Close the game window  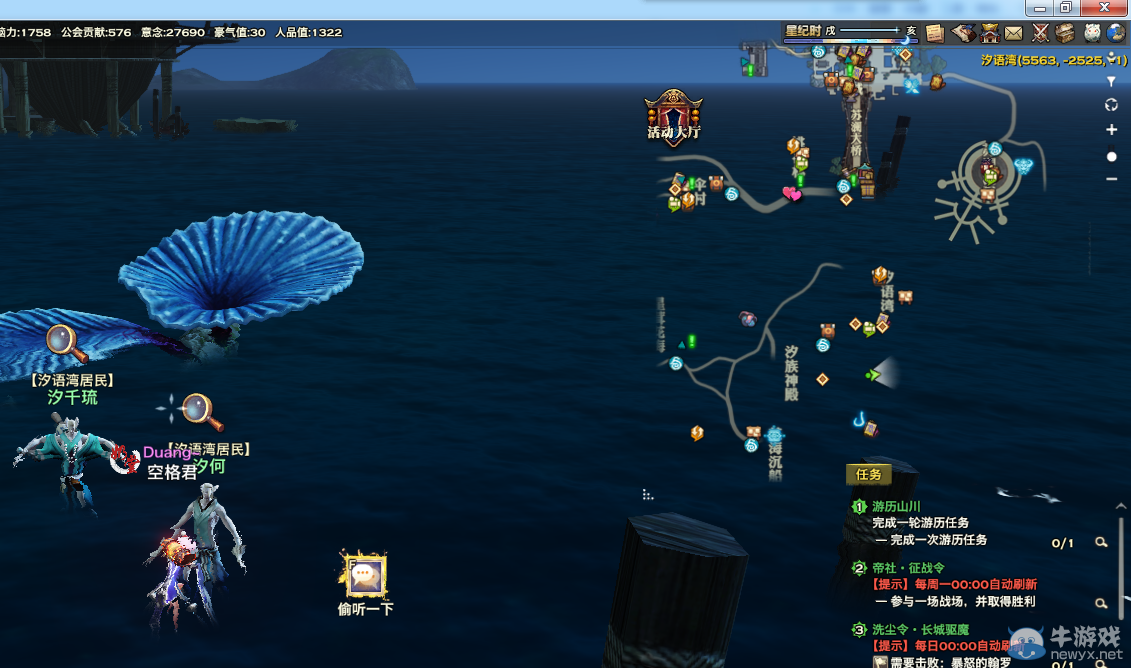[1108, 7]
